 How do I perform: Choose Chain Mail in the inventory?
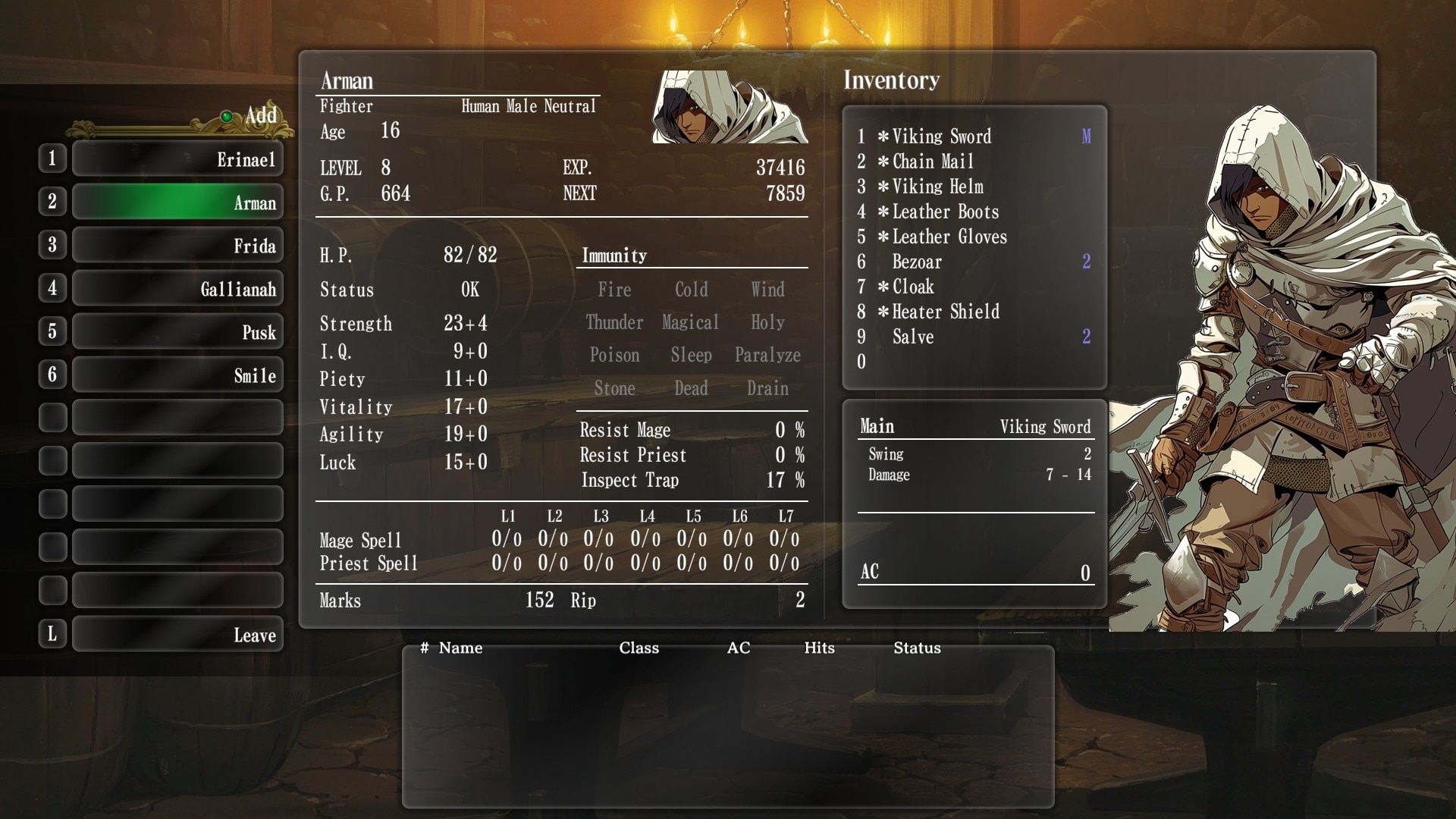(933, 162)
